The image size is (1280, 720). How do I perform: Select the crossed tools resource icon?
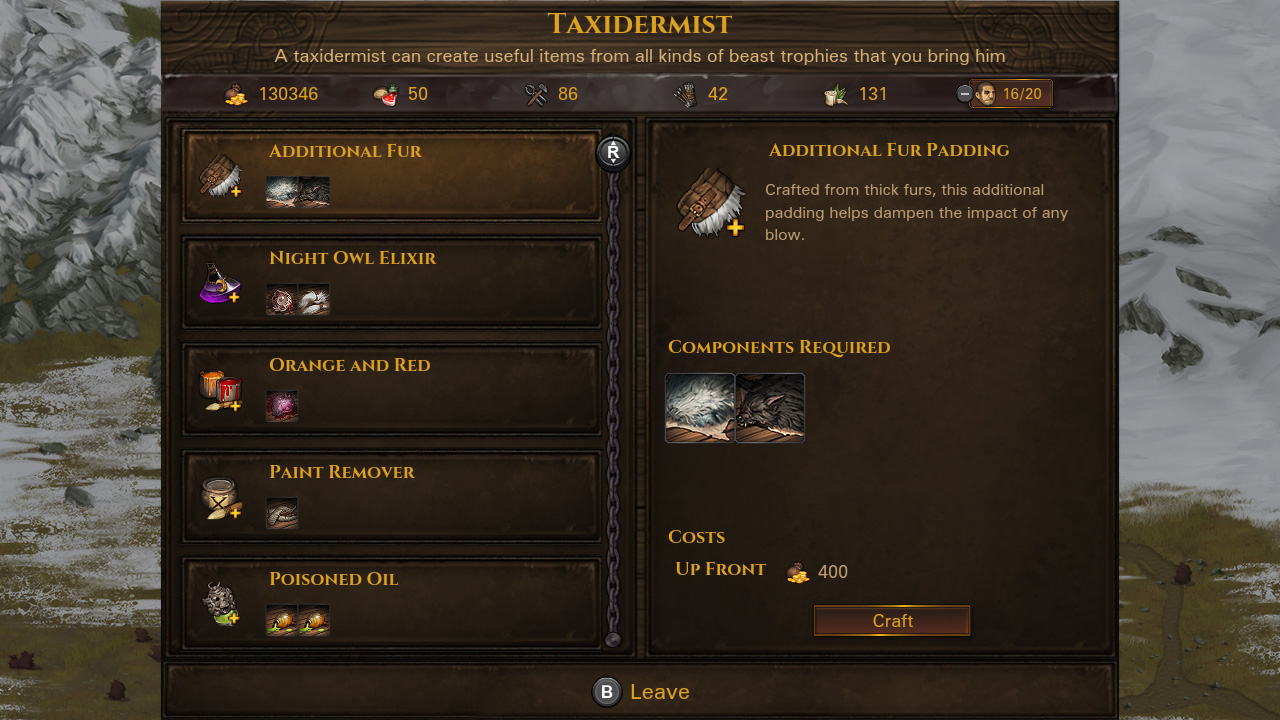click(537, 93)
